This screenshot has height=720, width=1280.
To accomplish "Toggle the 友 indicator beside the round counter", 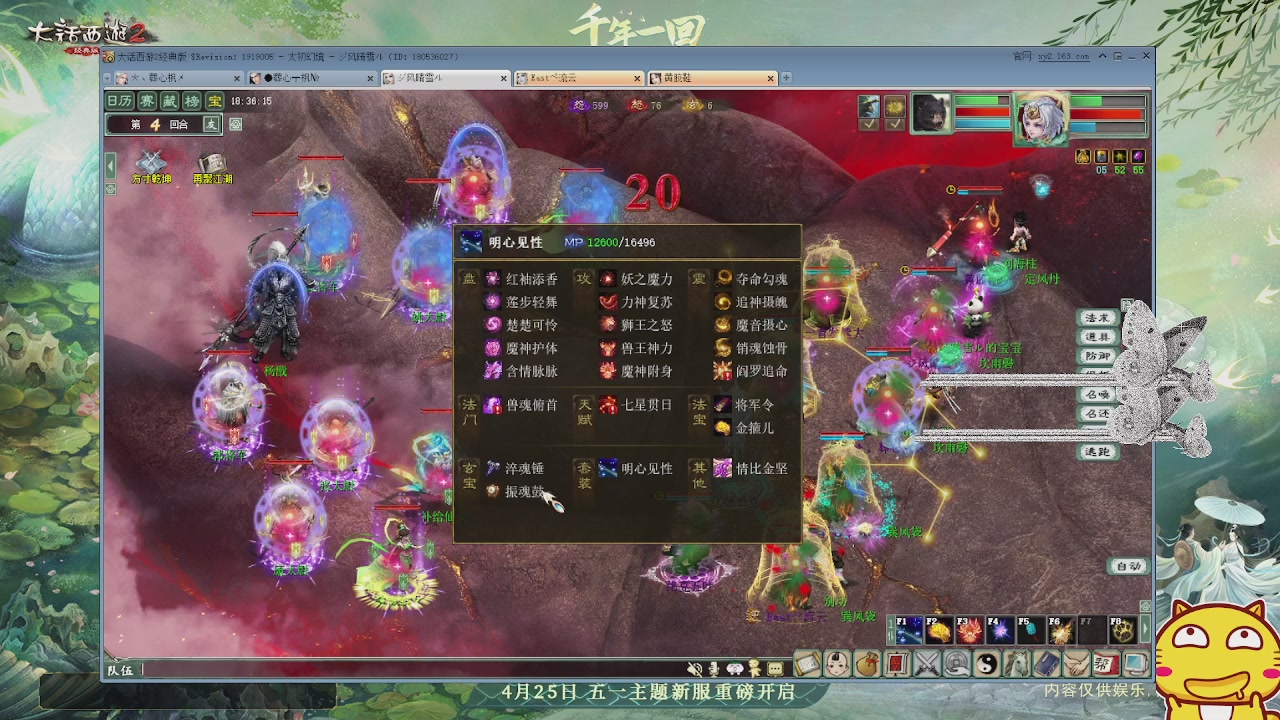I will (212, 124).
